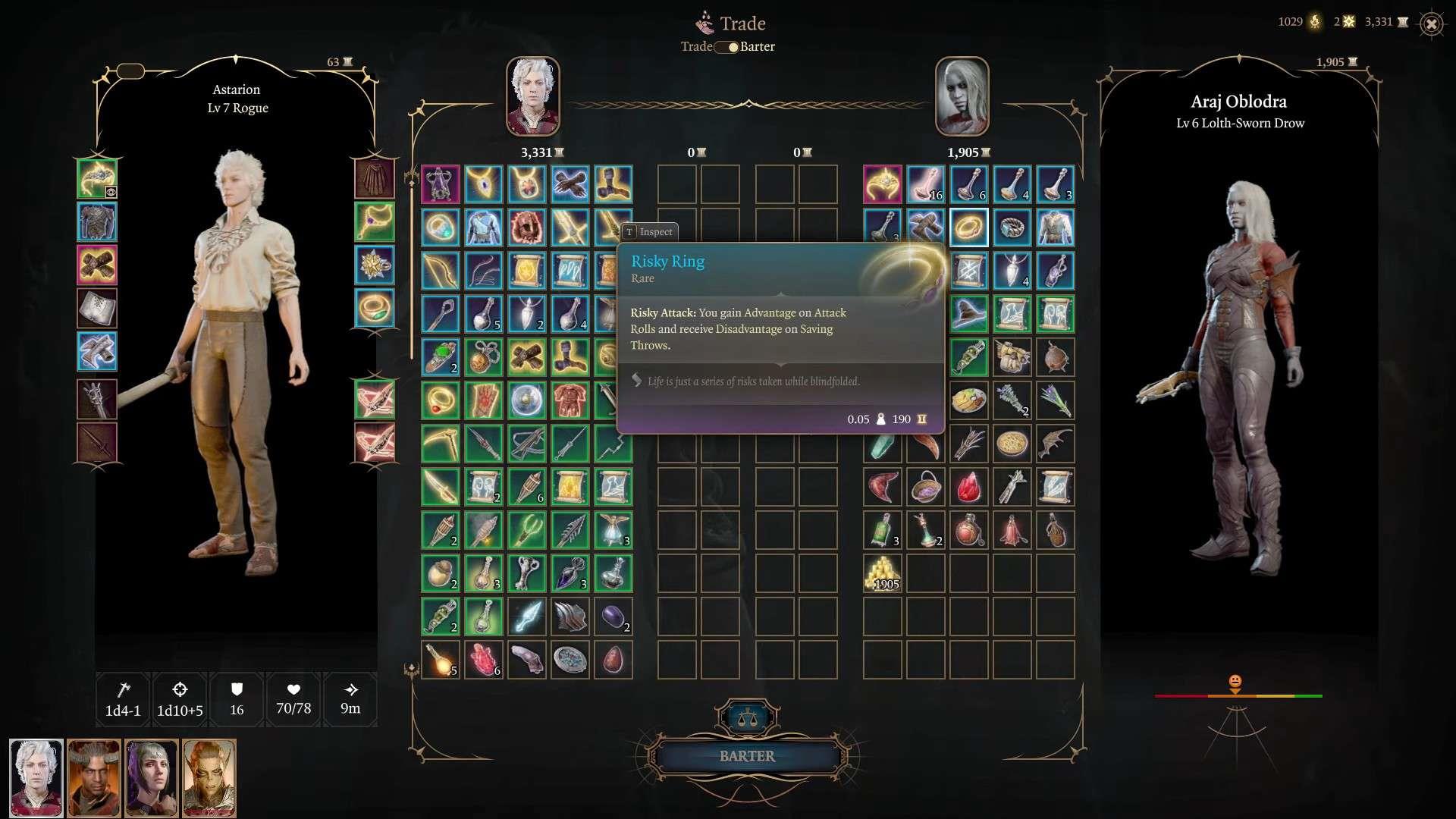
Task: Balance the offer with the scales button
Action: pyautogui.click(x=747, y=717)
